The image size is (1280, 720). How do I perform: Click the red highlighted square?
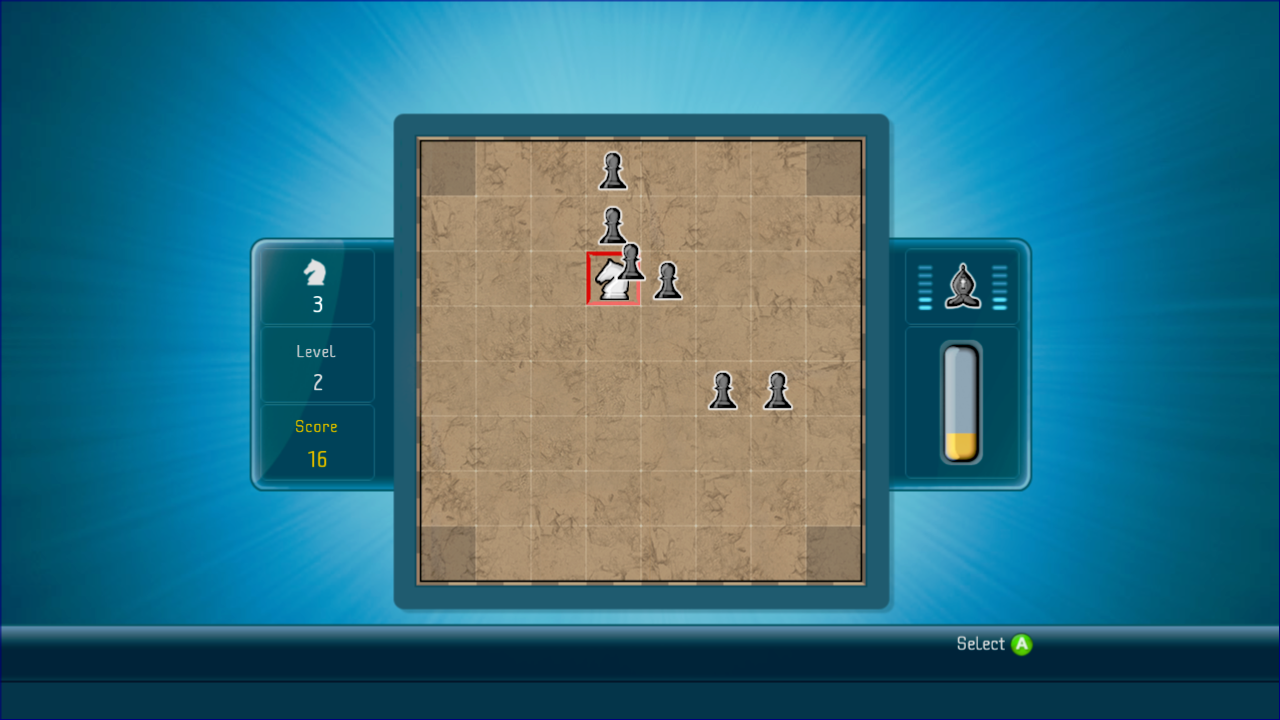click(x=612, y=280)
